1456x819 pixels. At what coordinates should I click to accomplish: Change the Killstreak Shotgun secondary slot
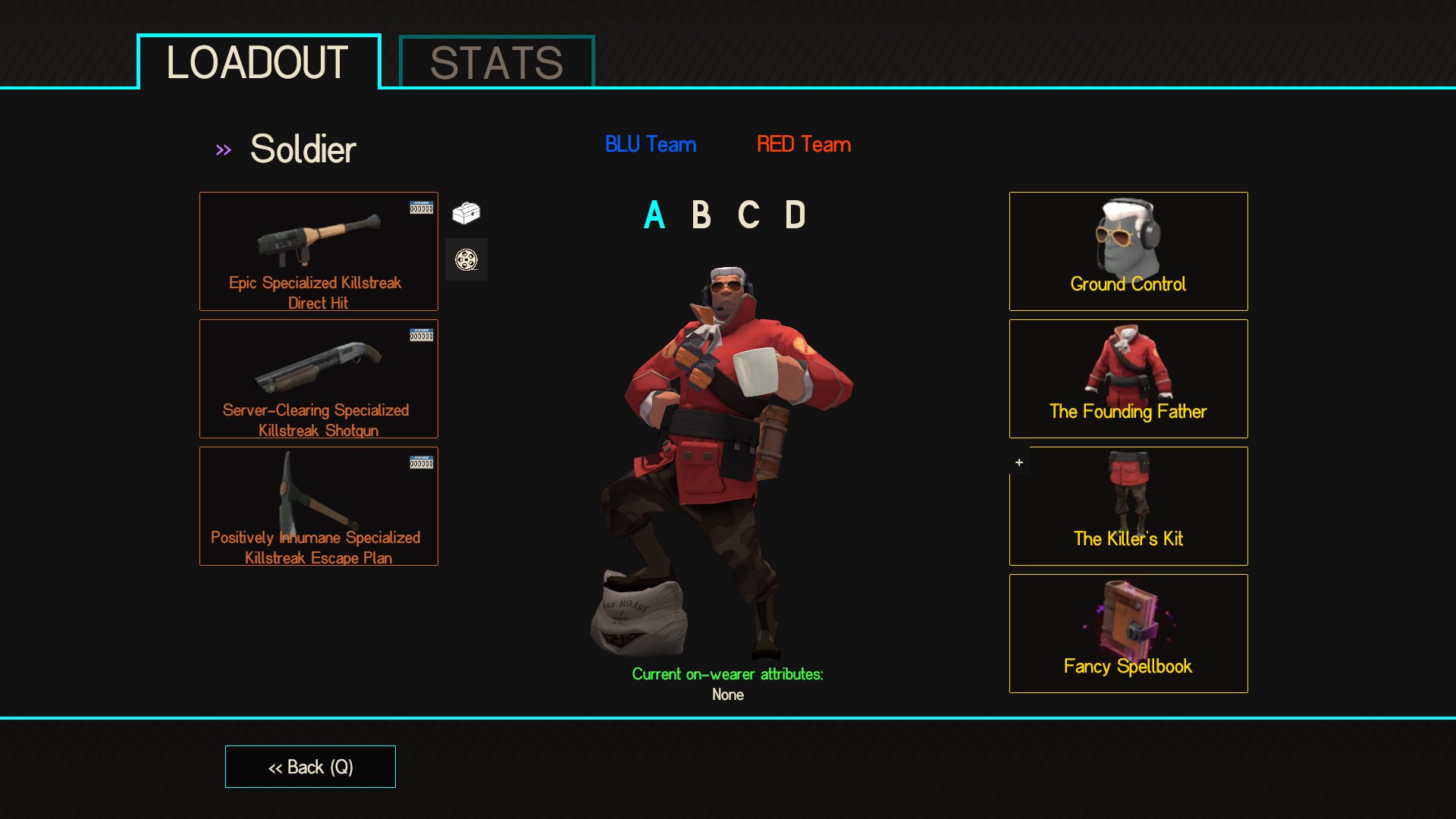[318, 378]
